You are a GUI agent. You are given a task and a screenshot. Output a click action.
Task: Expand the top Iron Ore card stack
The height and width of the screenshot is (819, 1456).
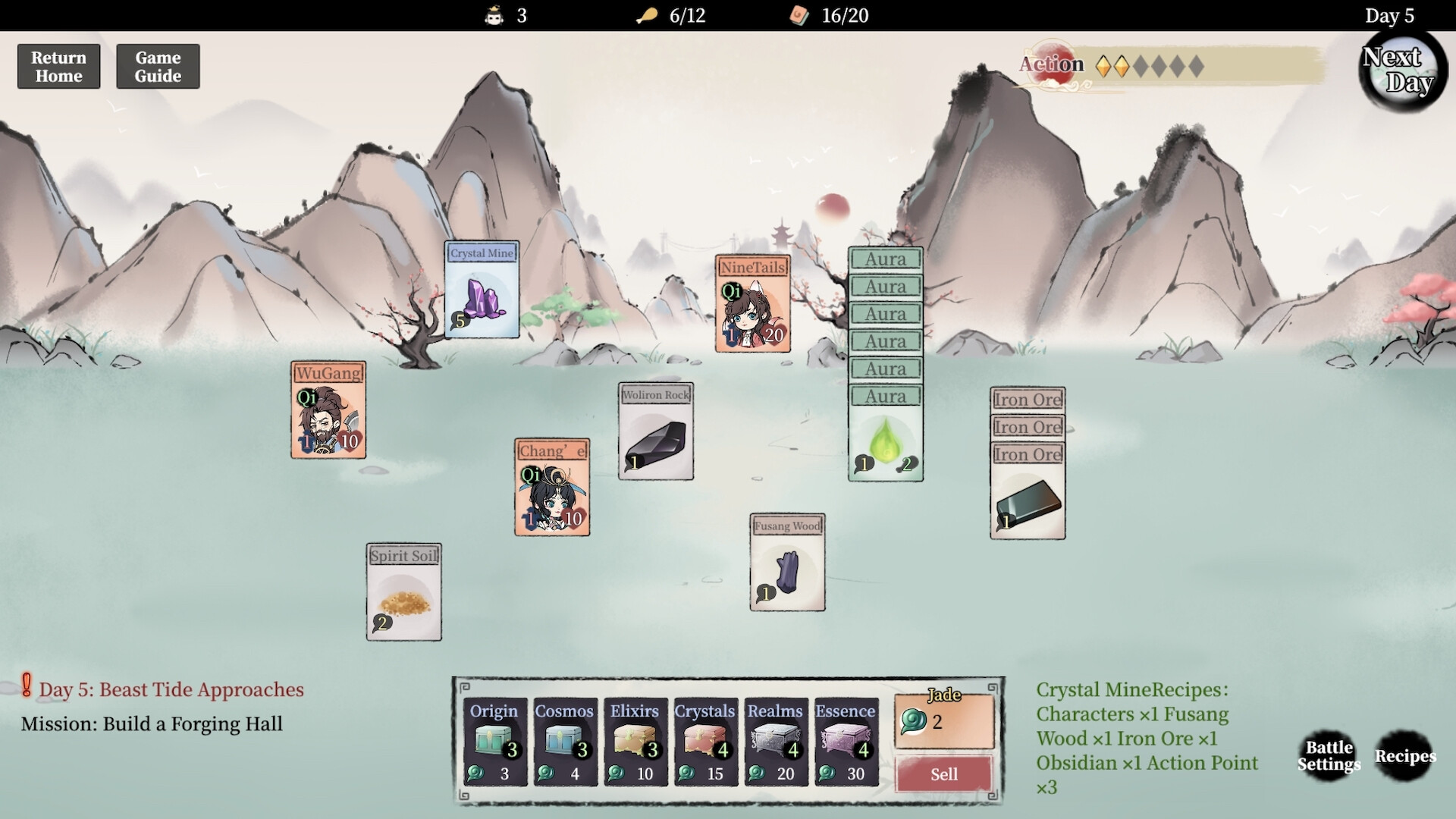[1027, 399]
